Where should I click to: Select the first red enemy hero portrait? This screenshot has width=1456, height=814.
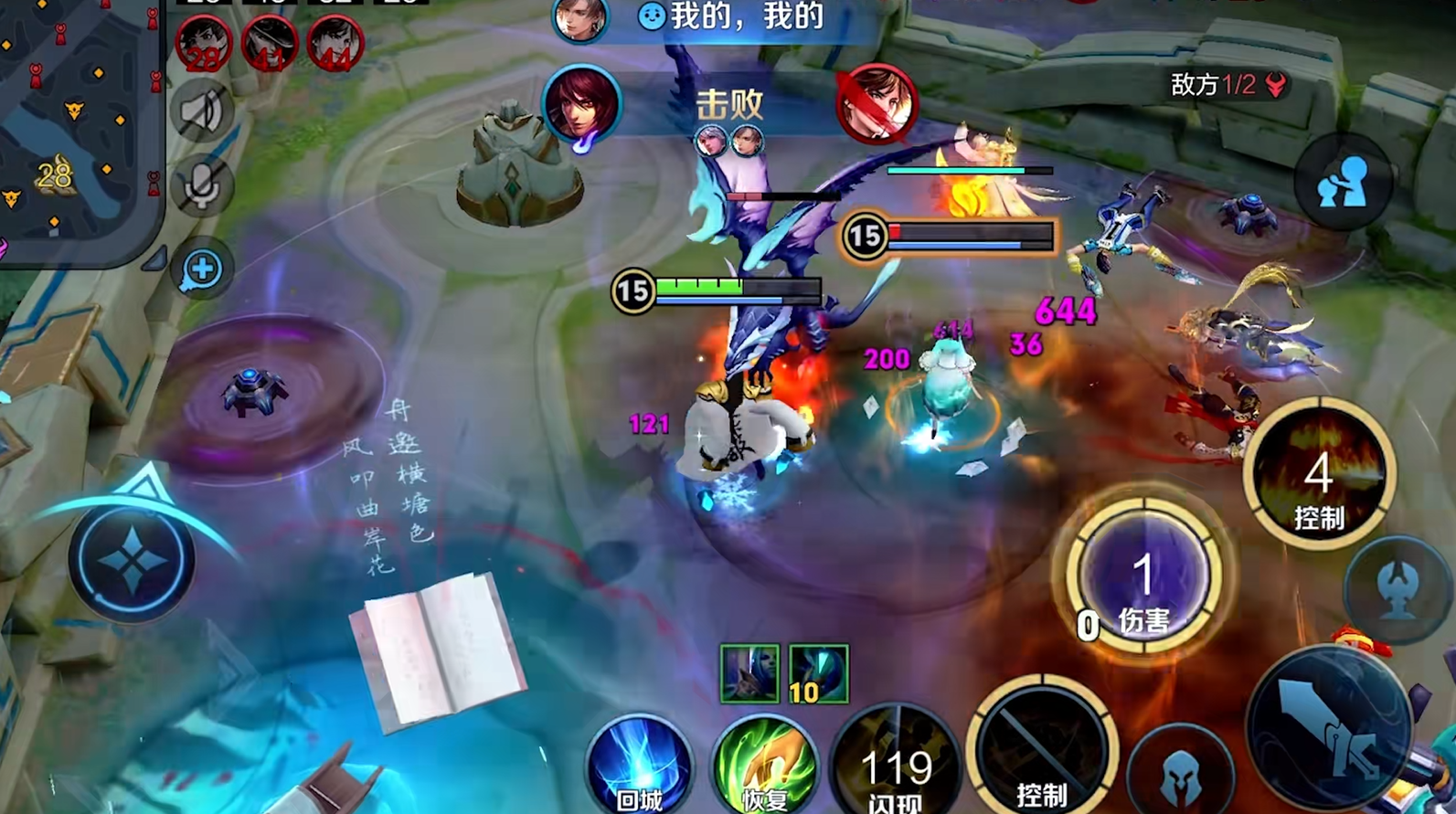pos(203,44)
